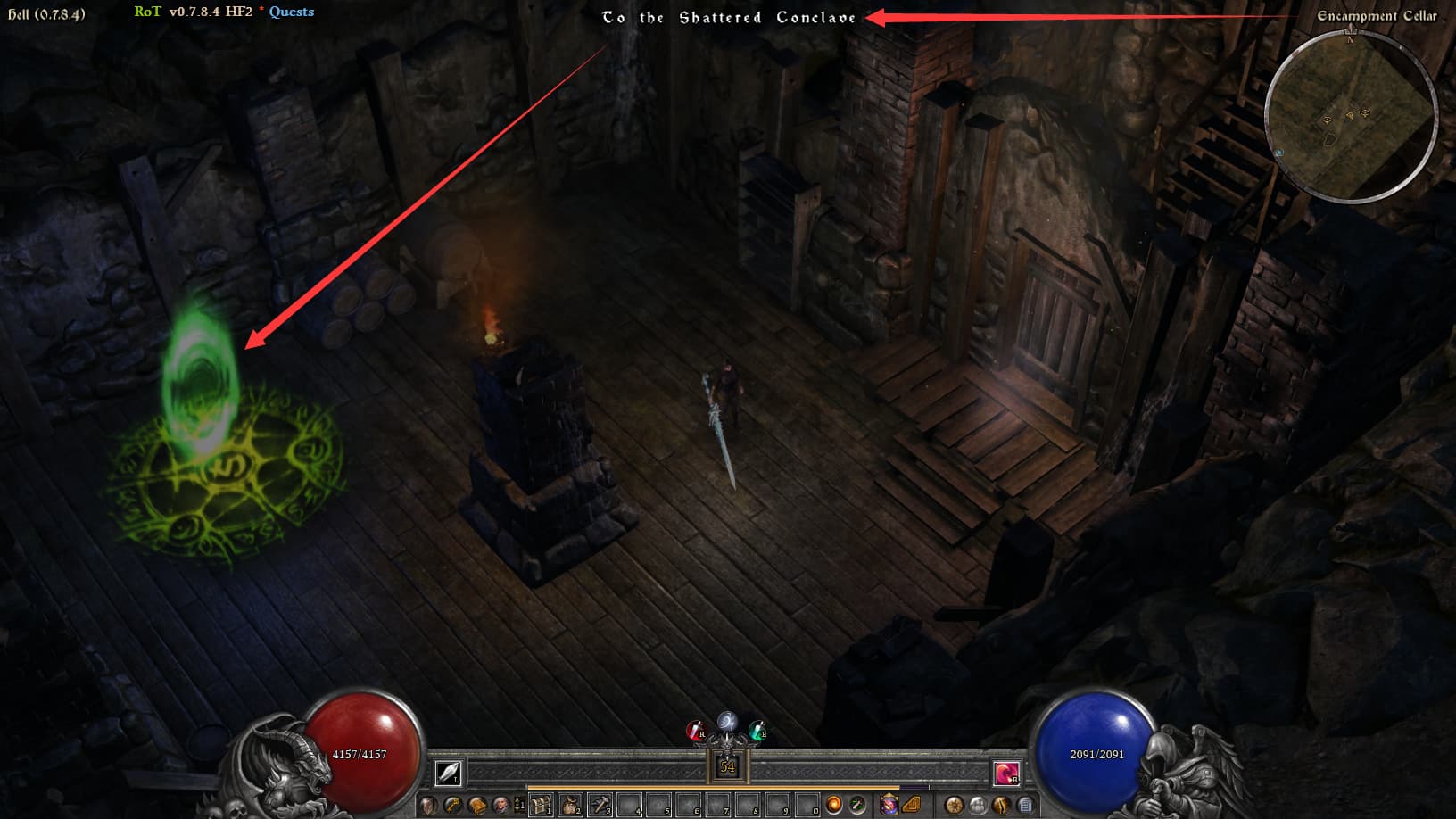Open the grey party members icon

pyautogui.click(x=979, y=806)
